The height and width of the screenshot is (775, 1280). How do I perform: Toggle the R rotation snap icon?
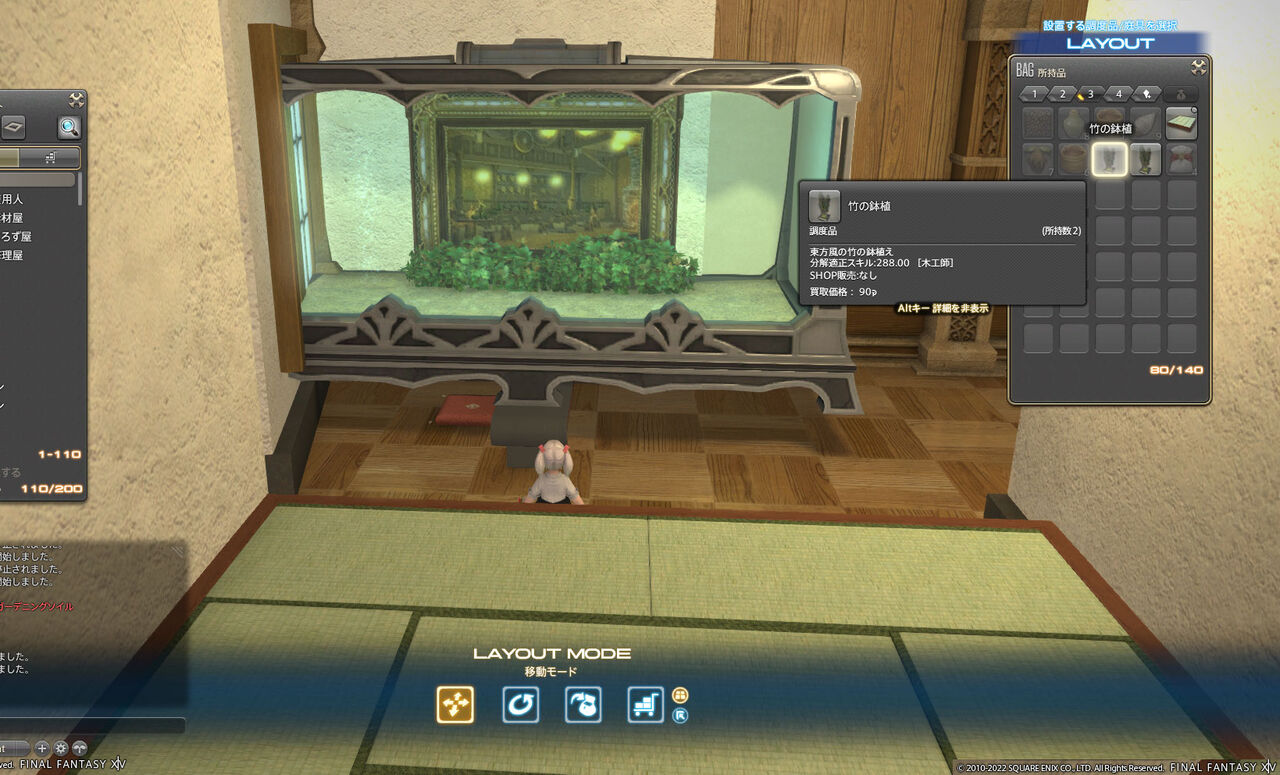(681, 716)
